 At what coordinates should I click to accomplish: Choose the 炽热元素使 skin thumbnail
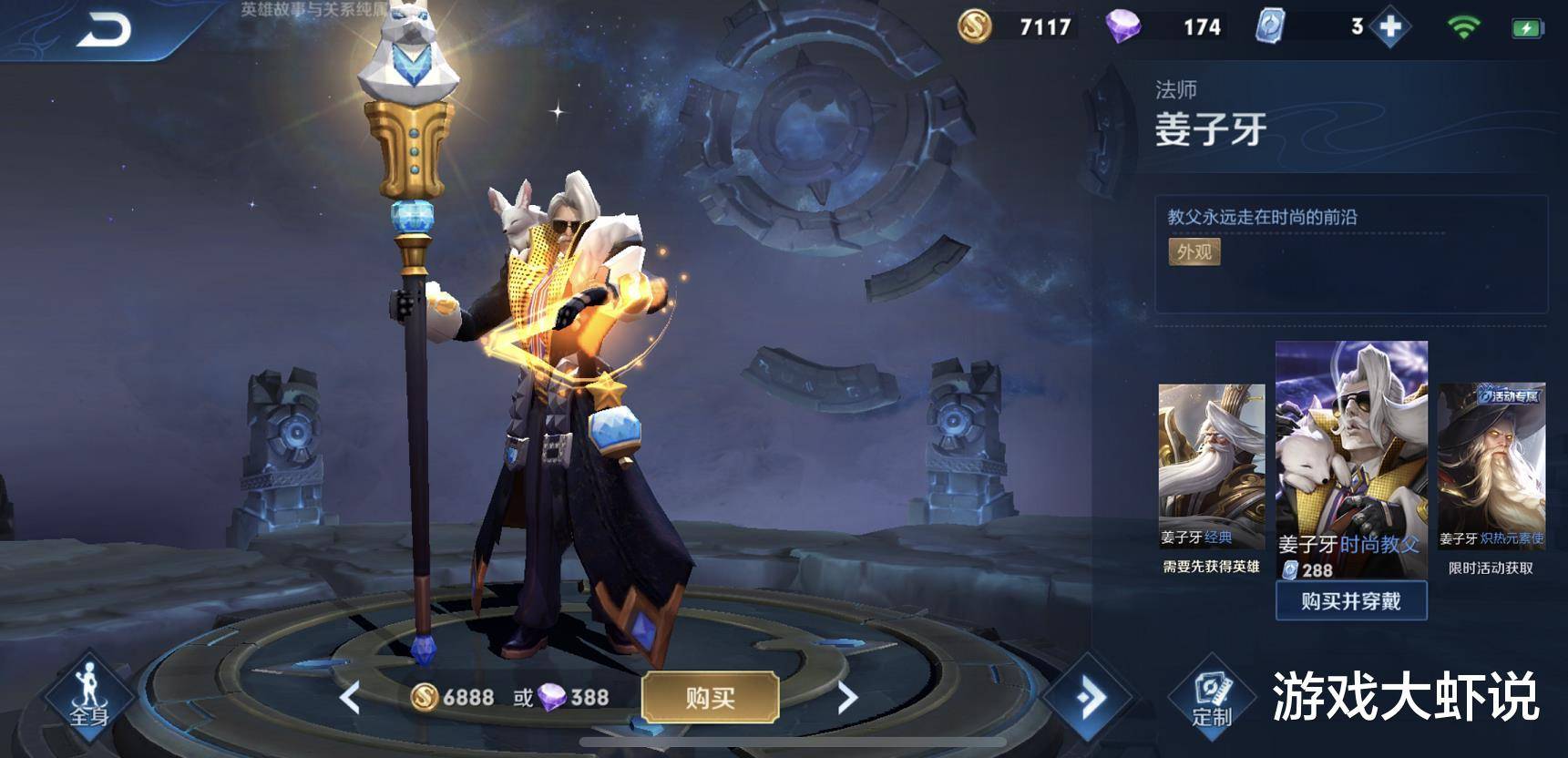[x=1491, y=465]
